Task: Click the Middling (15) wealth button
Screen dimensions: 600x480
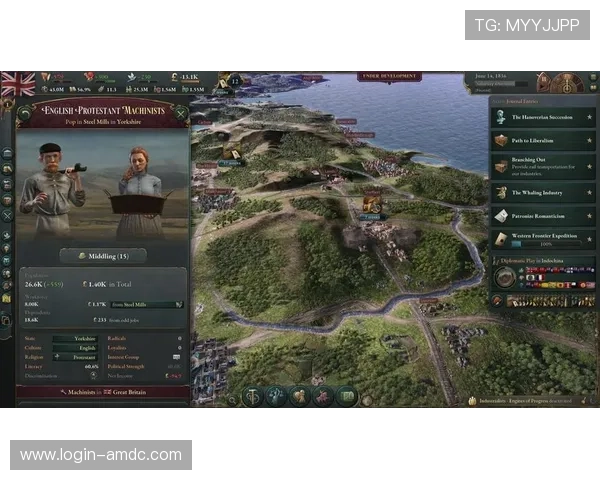Action: point(102,256)
